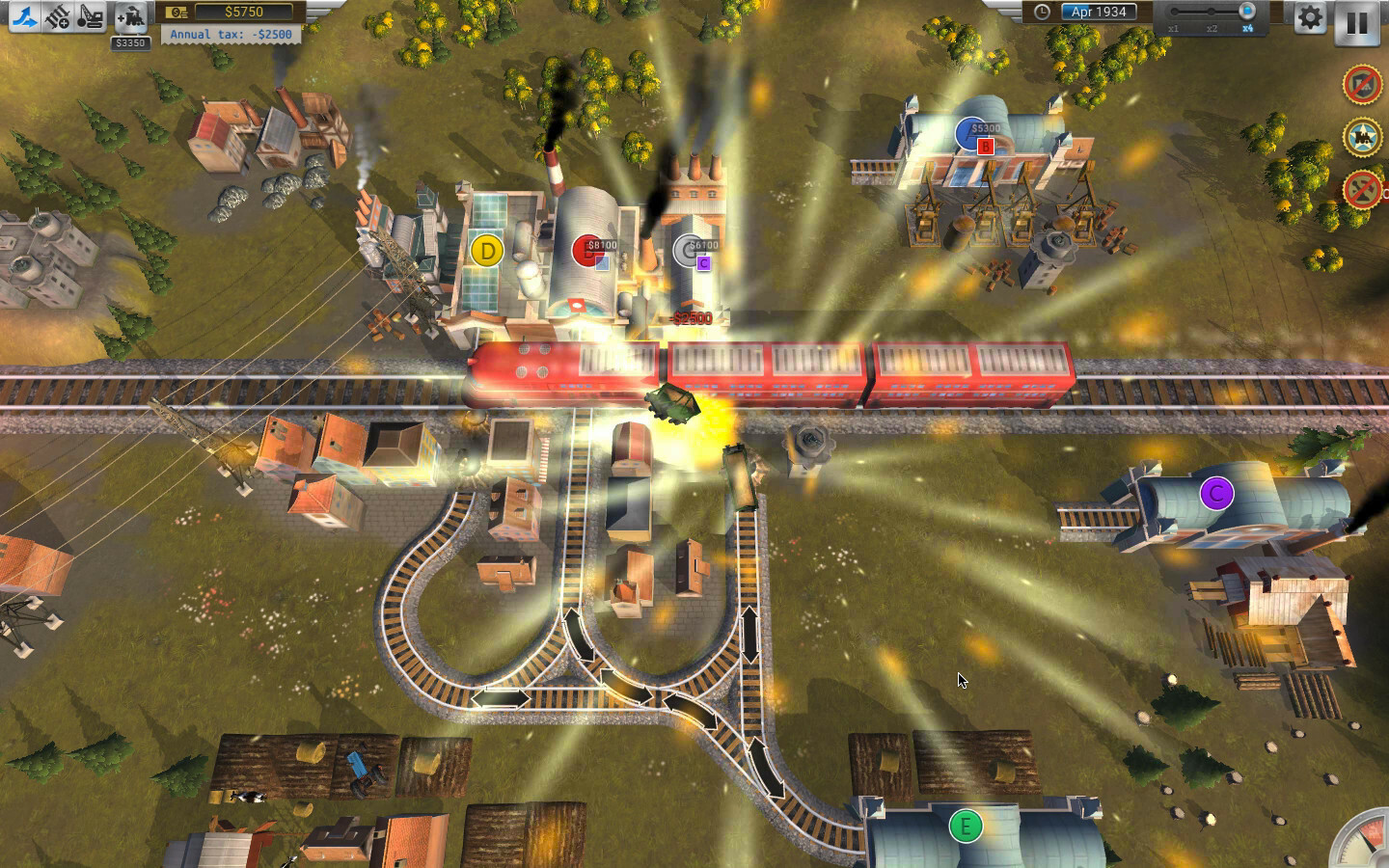Select the demolish crane tool
Screen dimensions: 1389x868
(89, 14)
